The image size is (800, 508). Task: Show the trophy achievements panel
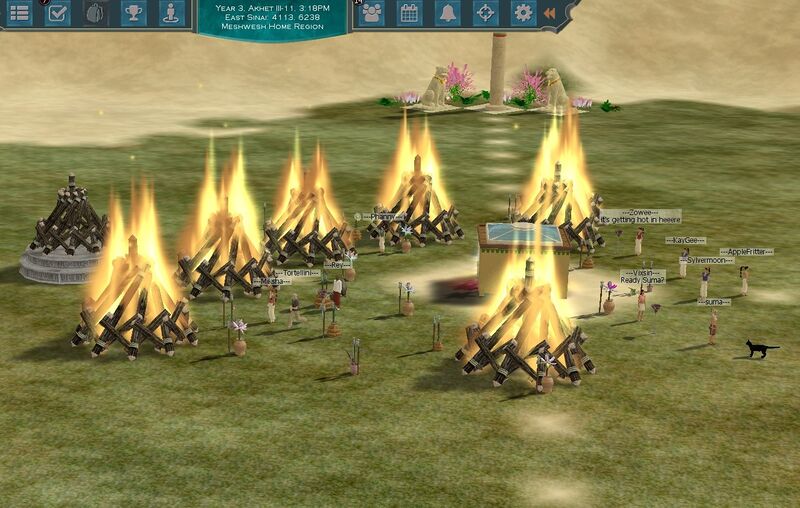[133, 13]
